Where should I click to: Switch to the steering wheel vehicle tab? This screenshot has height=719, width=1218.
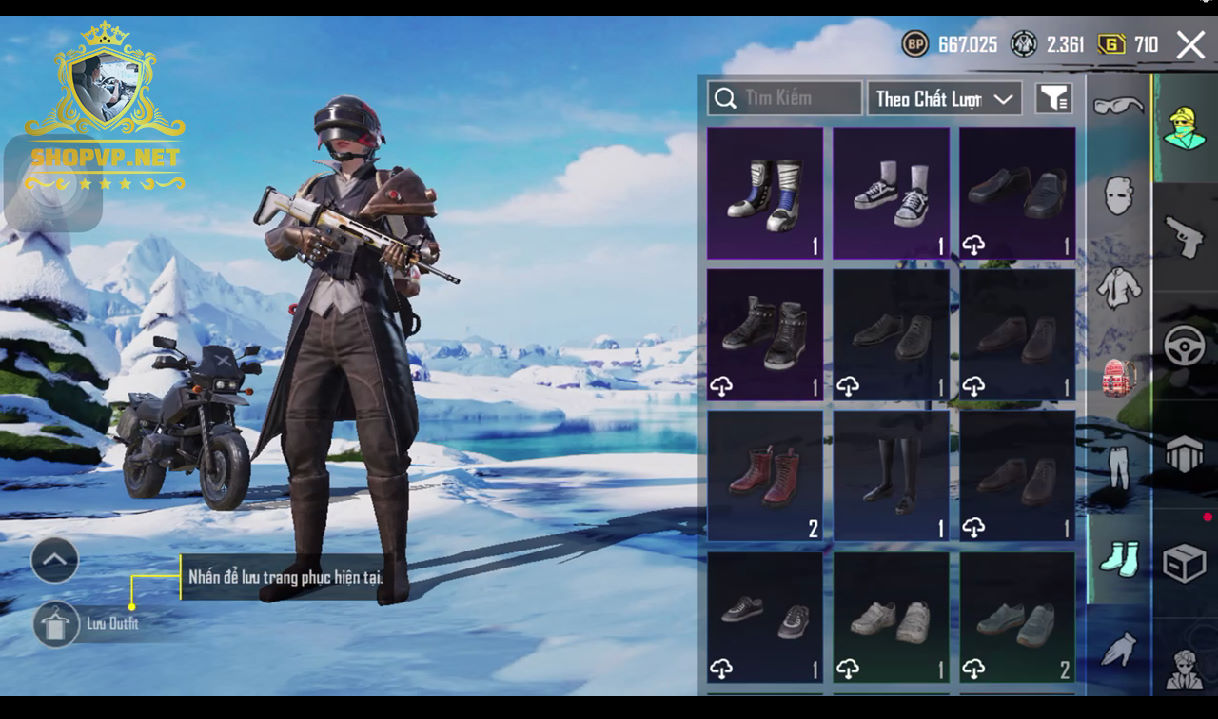tap(1185, 346)
